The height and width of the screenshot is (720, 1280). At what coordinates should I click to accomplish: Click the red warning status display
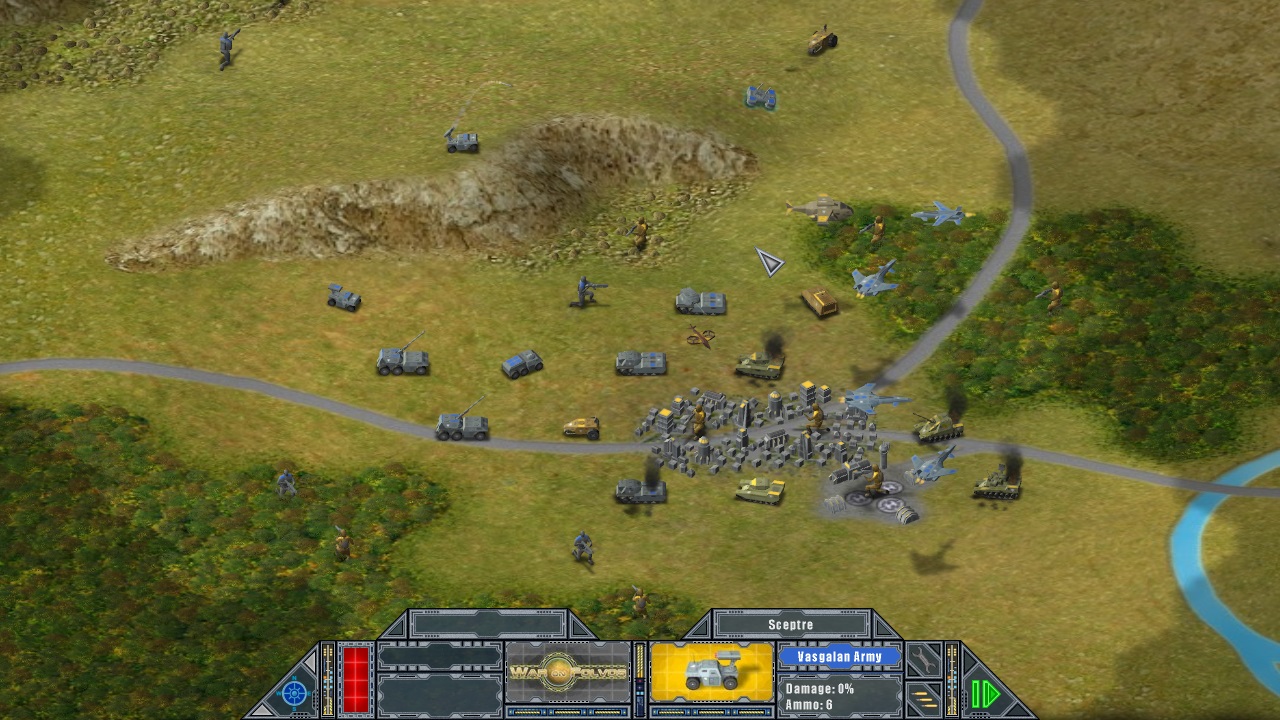click(354, 678)
